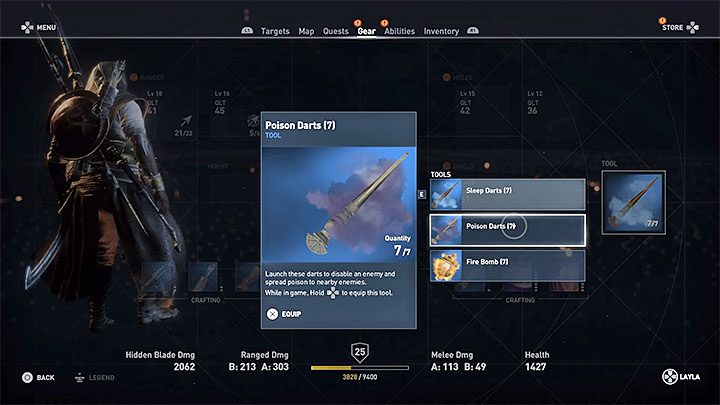Screen dimensions: 720x405
Task: Select the Gear tab
Action: [x=366, y=31]
